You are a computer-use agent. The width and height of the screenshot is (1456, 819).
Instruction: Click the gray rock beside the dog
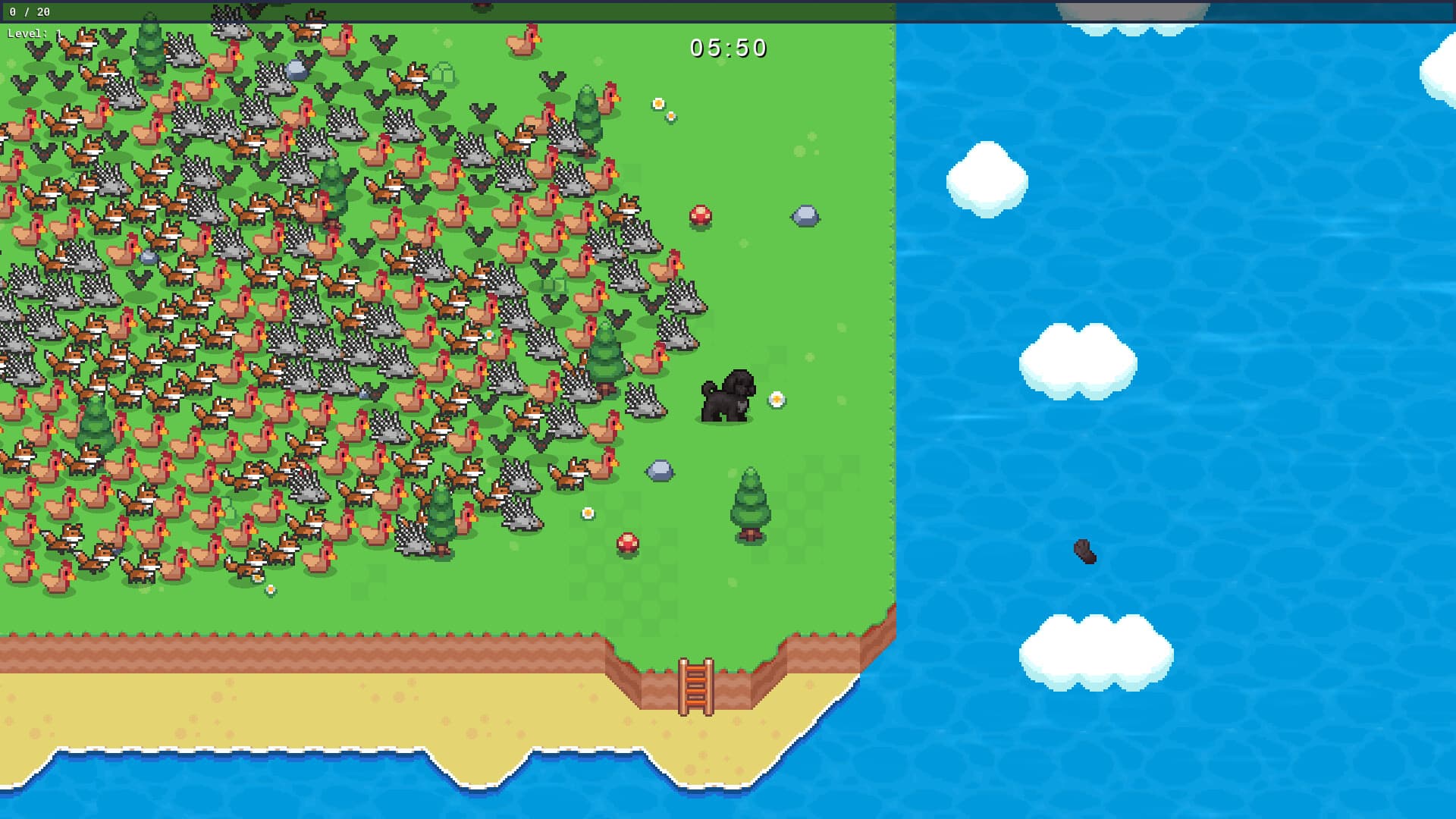point(660,470)
